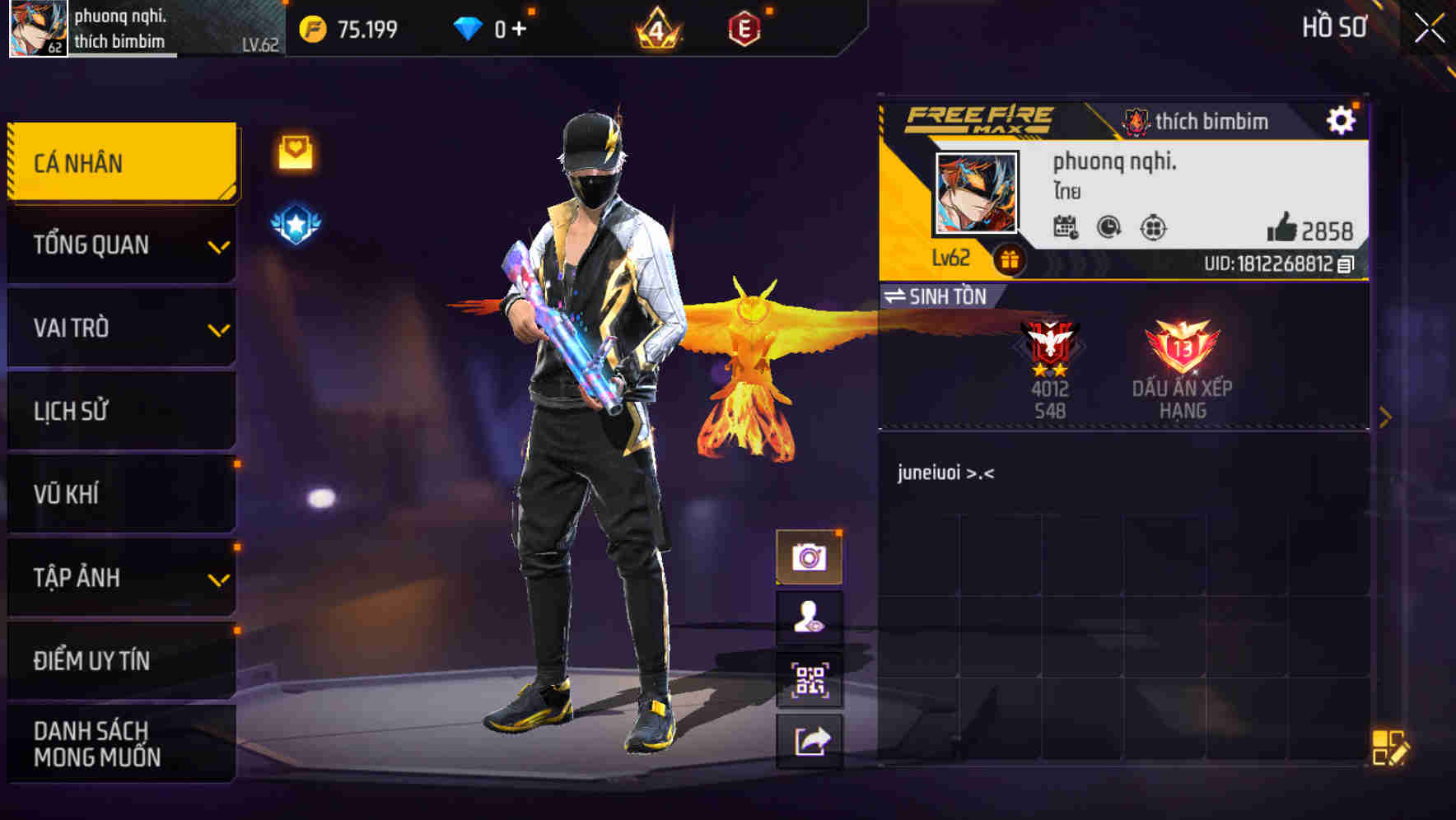Open the calendar event history icon
Screen dimensions: 1456x820
pos(1066,228)
